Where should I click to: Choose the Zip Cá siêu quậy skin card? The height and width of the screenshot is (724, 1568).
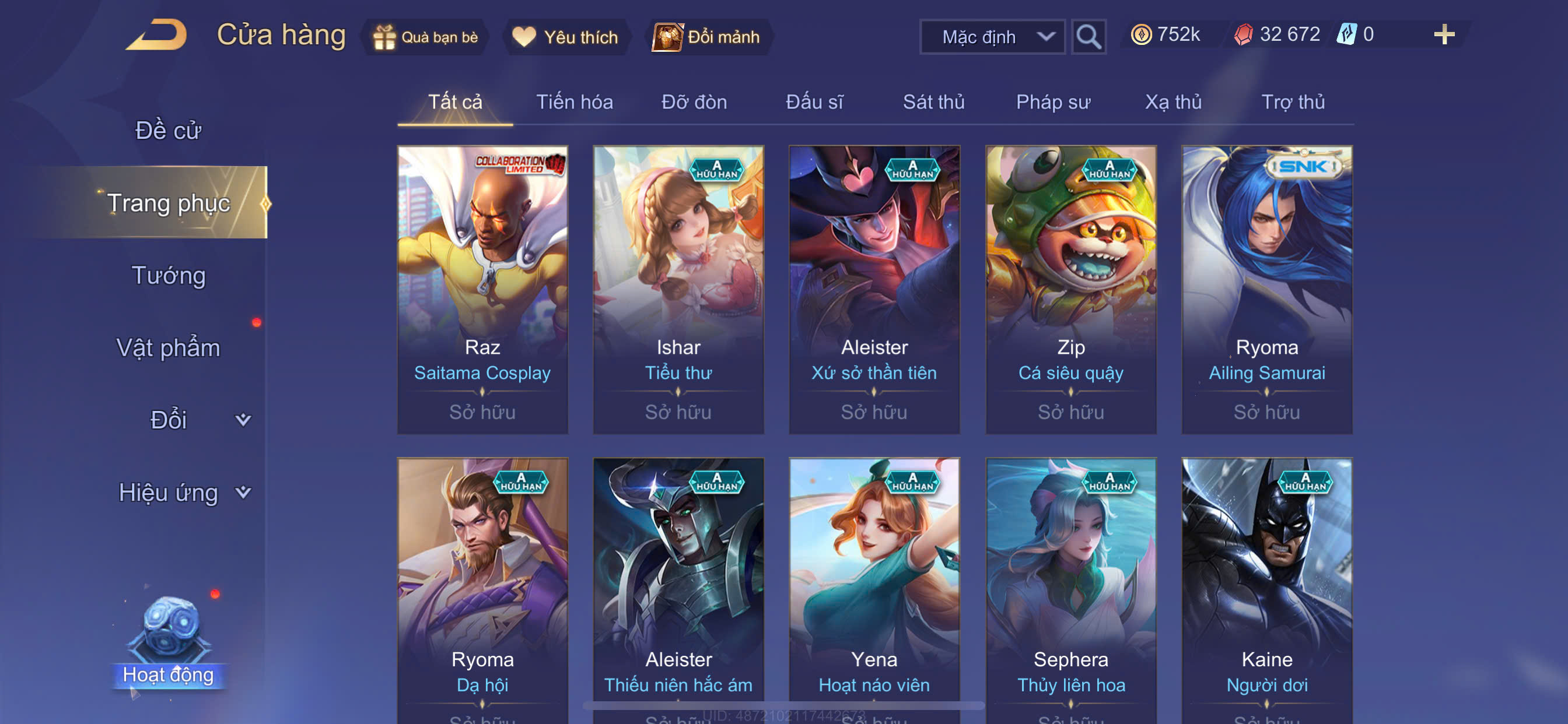pyautogui.click(x=1070, y=289)
